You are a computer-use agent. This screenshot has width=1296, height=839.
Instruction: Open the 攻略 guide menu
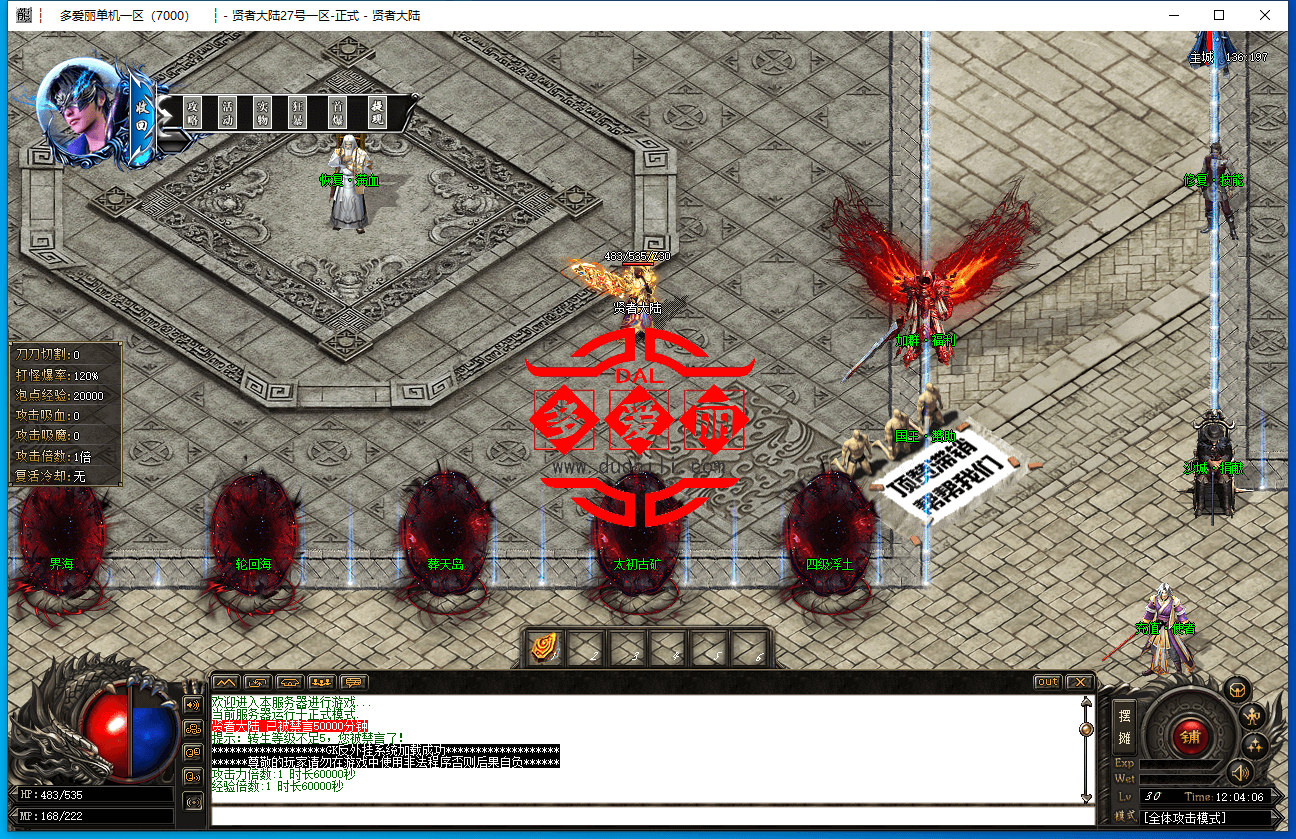pos(193,112)
